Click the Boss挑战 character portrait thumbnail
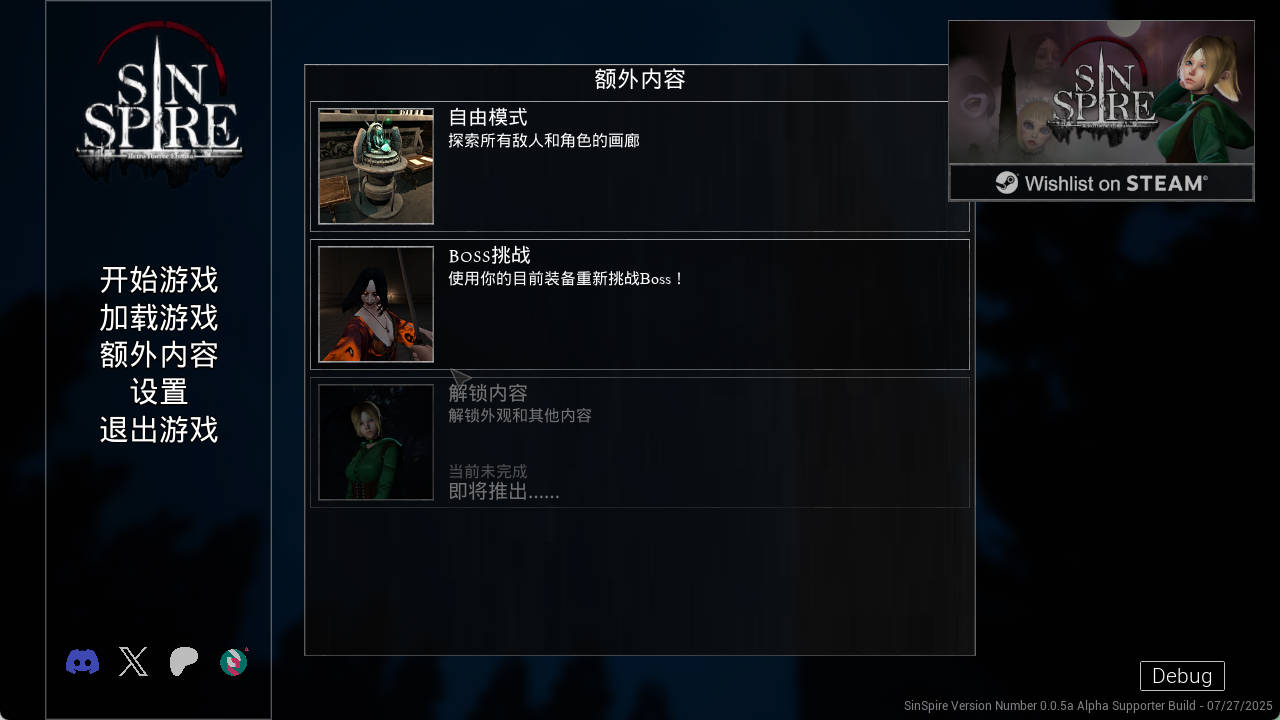 (x=376, y=304)
